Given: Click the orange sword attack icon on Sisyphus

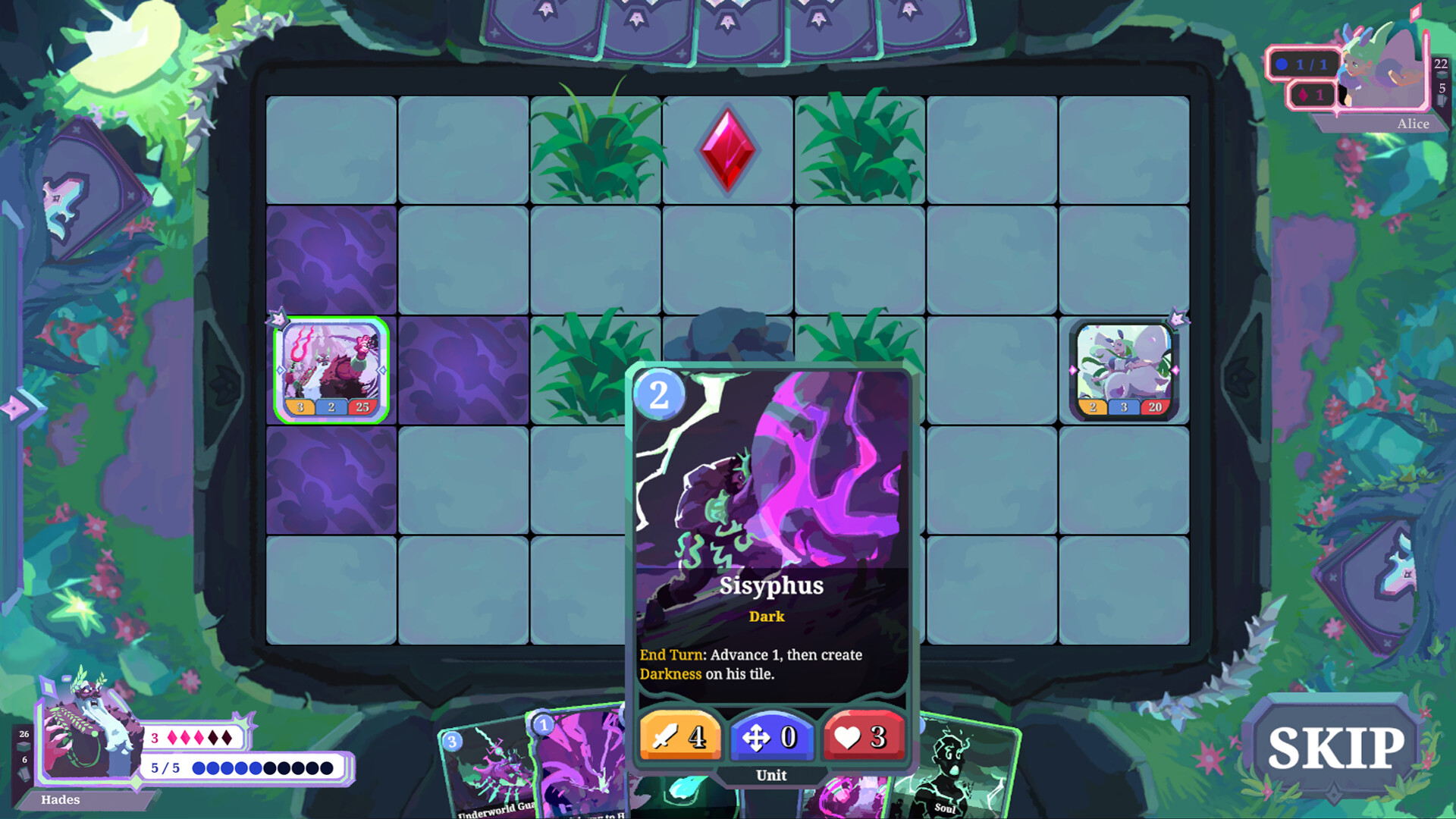Looking at the screenshot, I should point(679,736).
